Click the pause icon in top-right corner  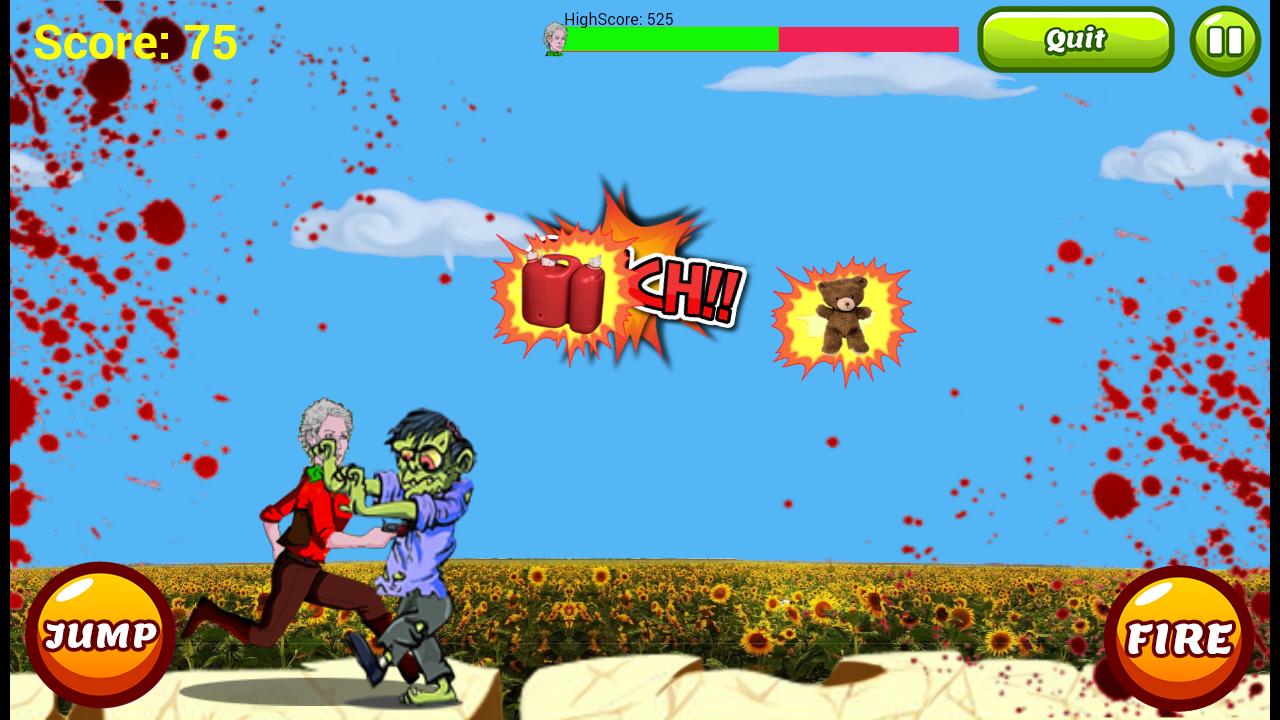(1225, 40)
